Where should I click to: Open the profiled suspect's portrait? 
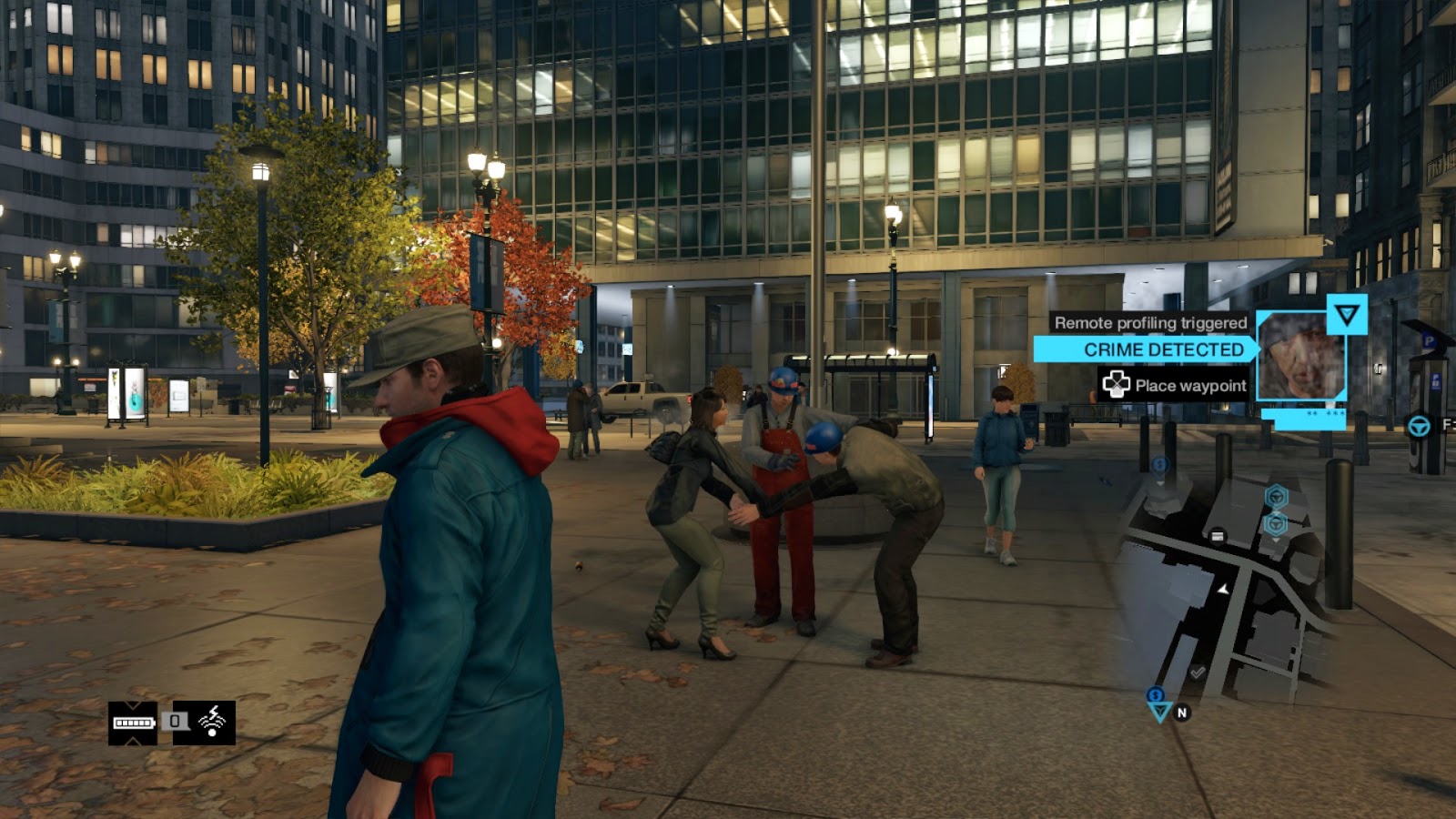[1300, 356]
